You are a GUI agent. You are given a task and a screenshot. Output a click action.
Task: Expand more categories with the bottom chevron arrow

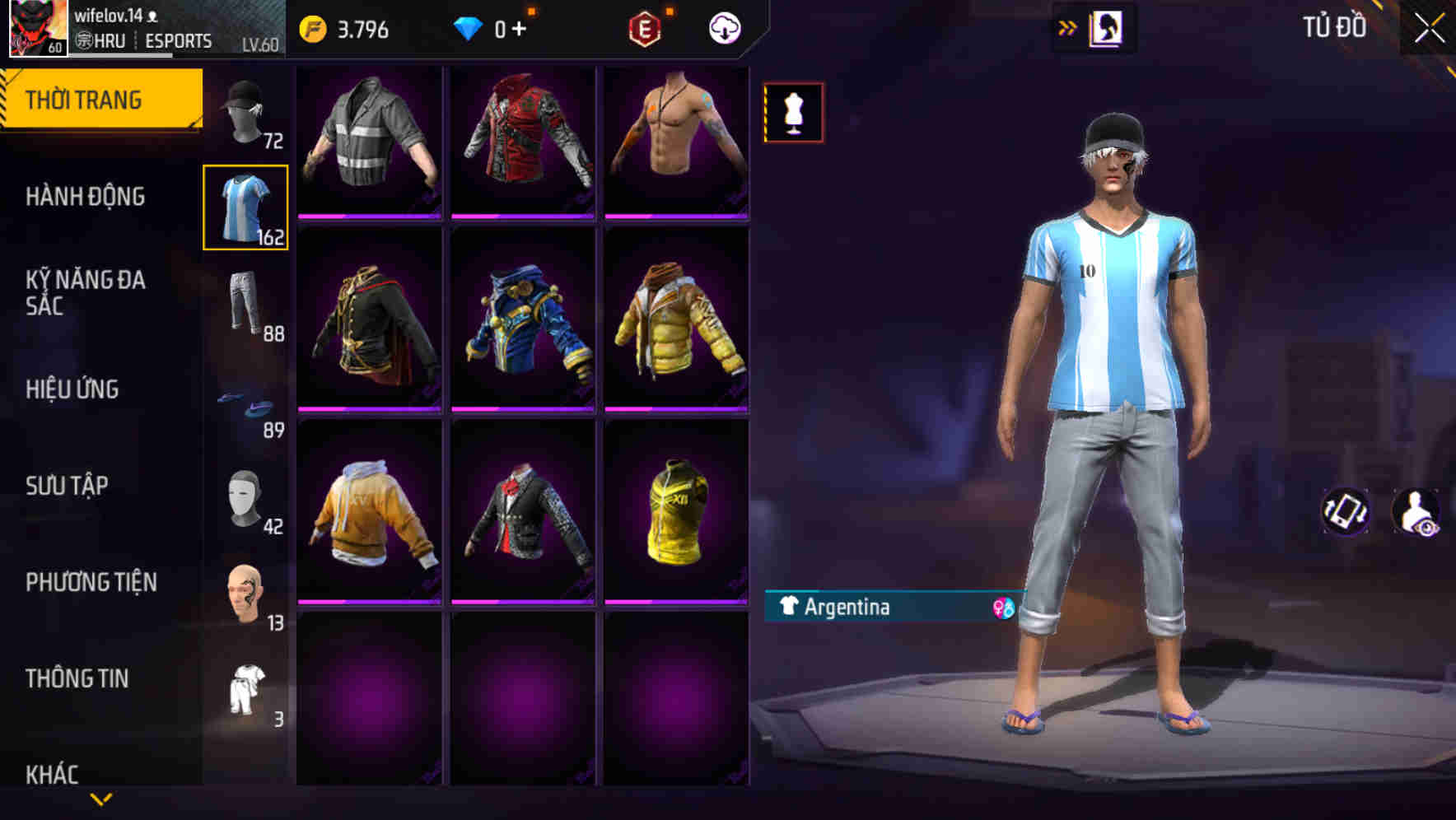[x=101, y=797]
